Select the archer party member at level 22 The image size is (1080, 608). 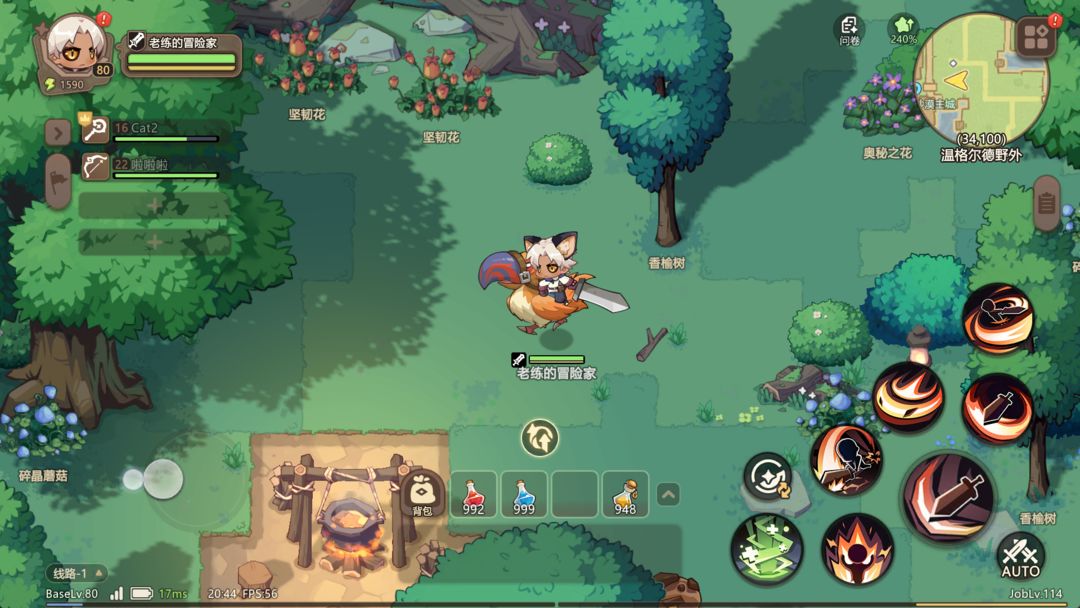click(150, 168)
